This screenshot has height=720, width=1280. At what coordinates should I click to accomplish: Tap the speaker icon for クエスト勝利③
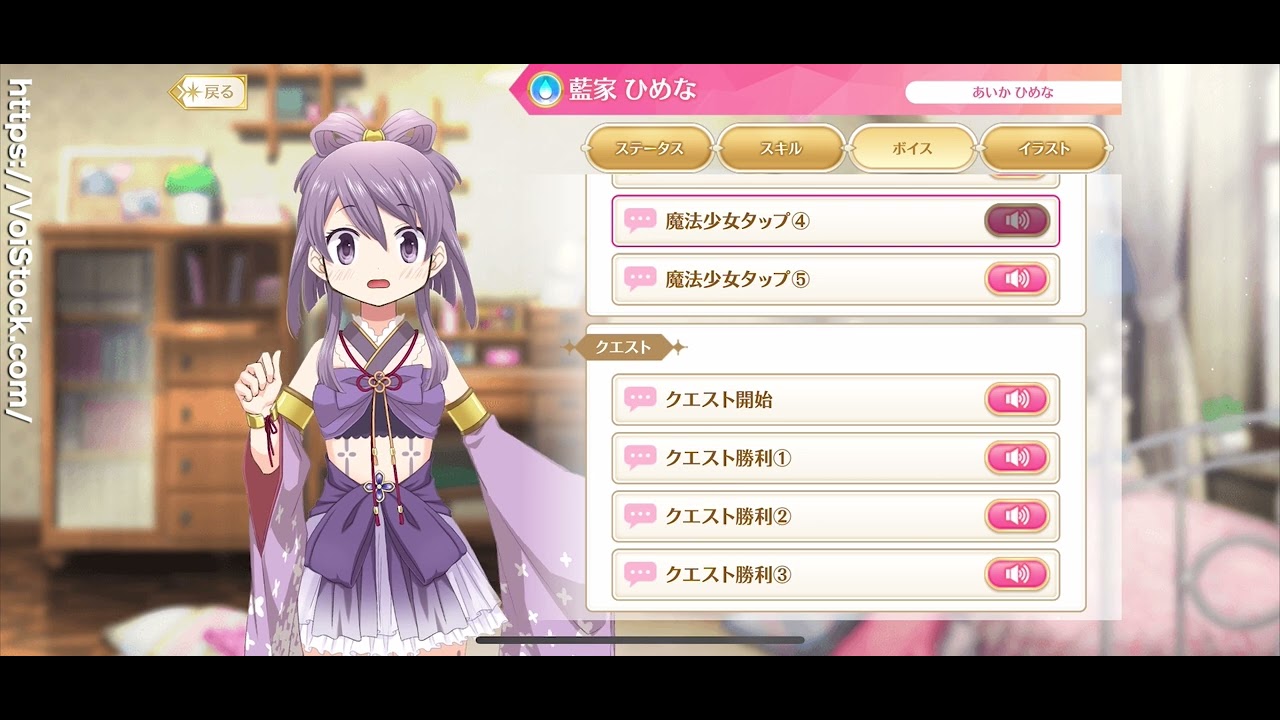(x=1019, y=574)
